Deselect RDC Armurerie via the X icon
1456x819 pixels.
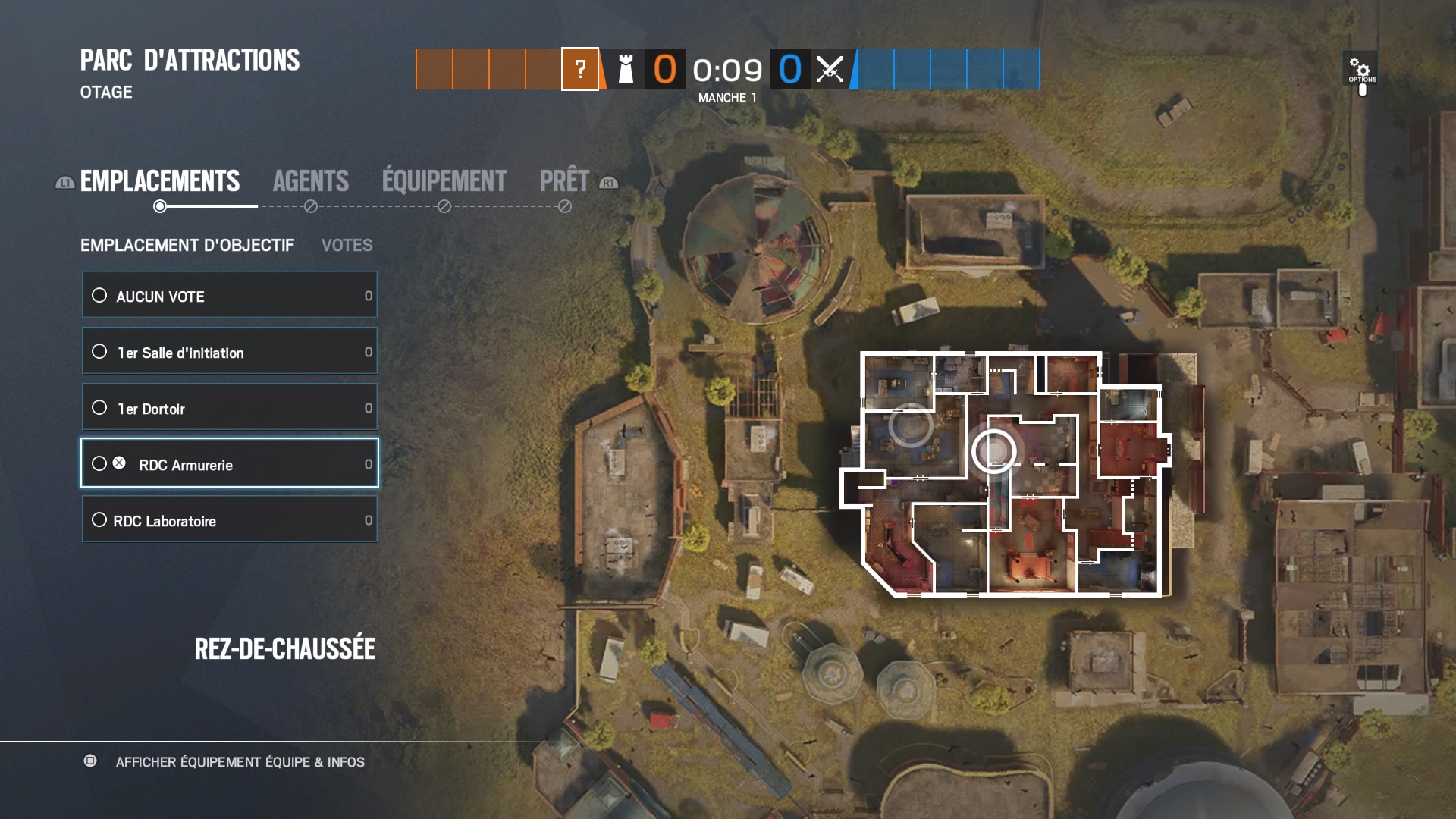point(118,463)
